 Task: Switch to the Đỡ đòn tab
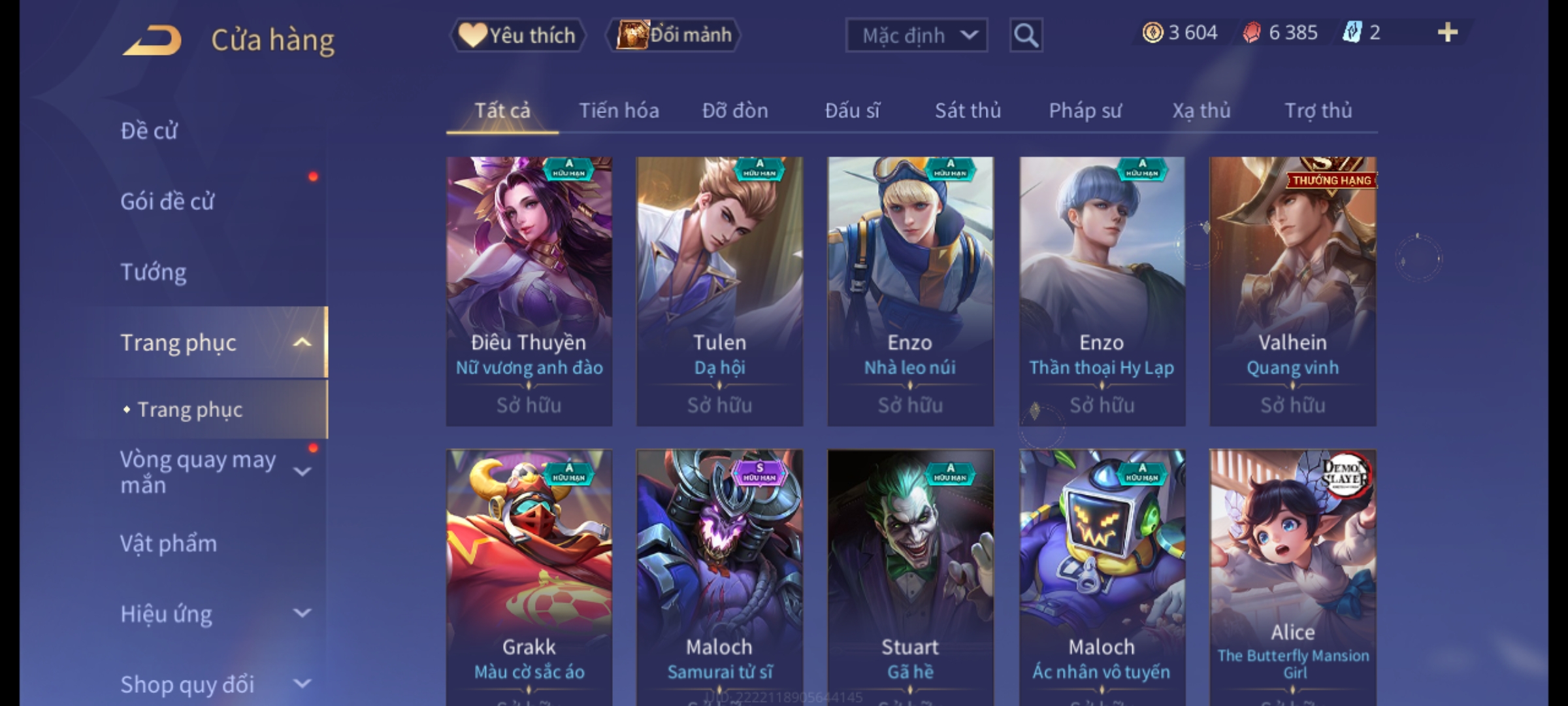[x=735, y=110]
